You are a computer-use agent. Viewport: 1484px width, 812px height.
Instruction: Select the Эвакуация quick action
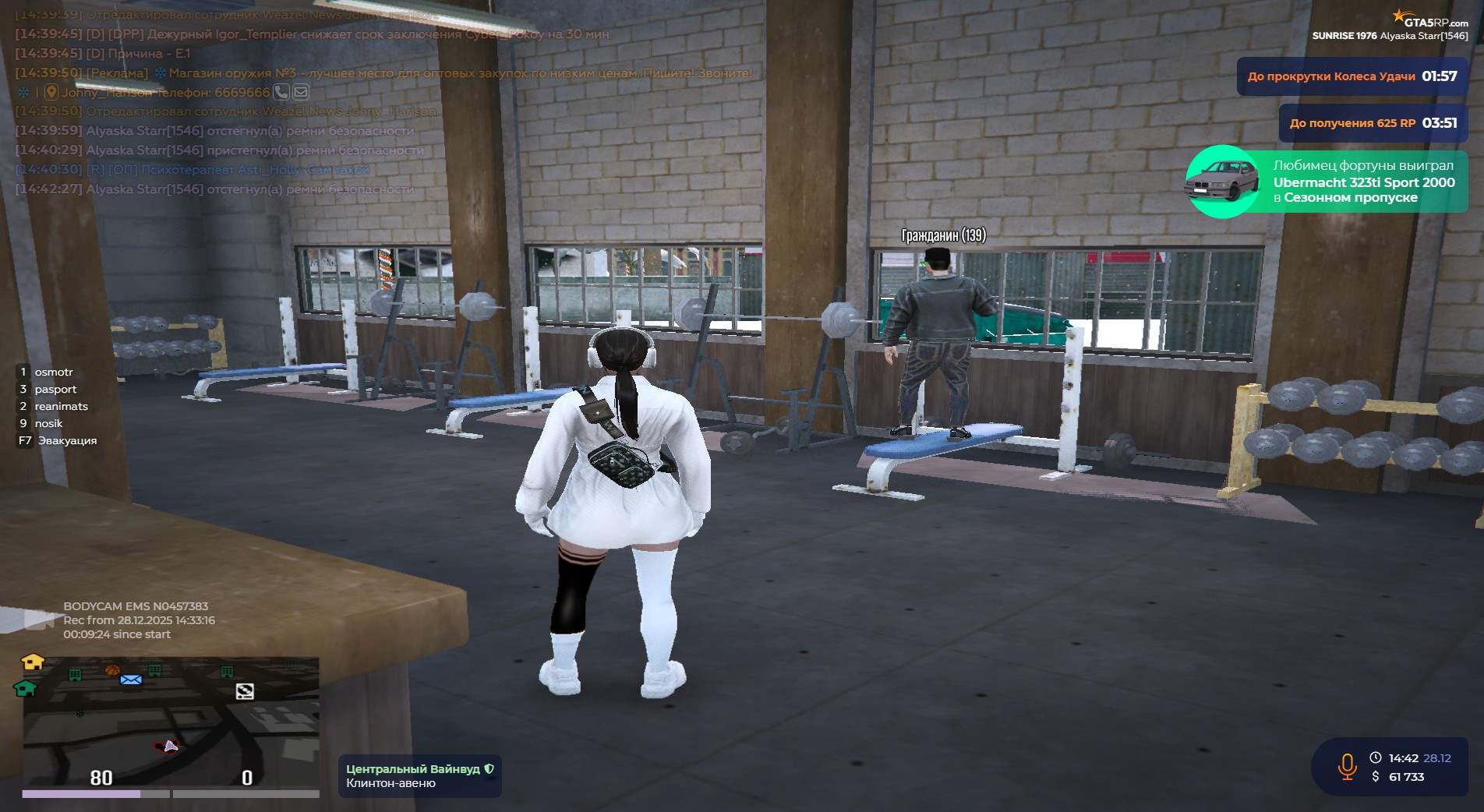[x=67, y=440]
